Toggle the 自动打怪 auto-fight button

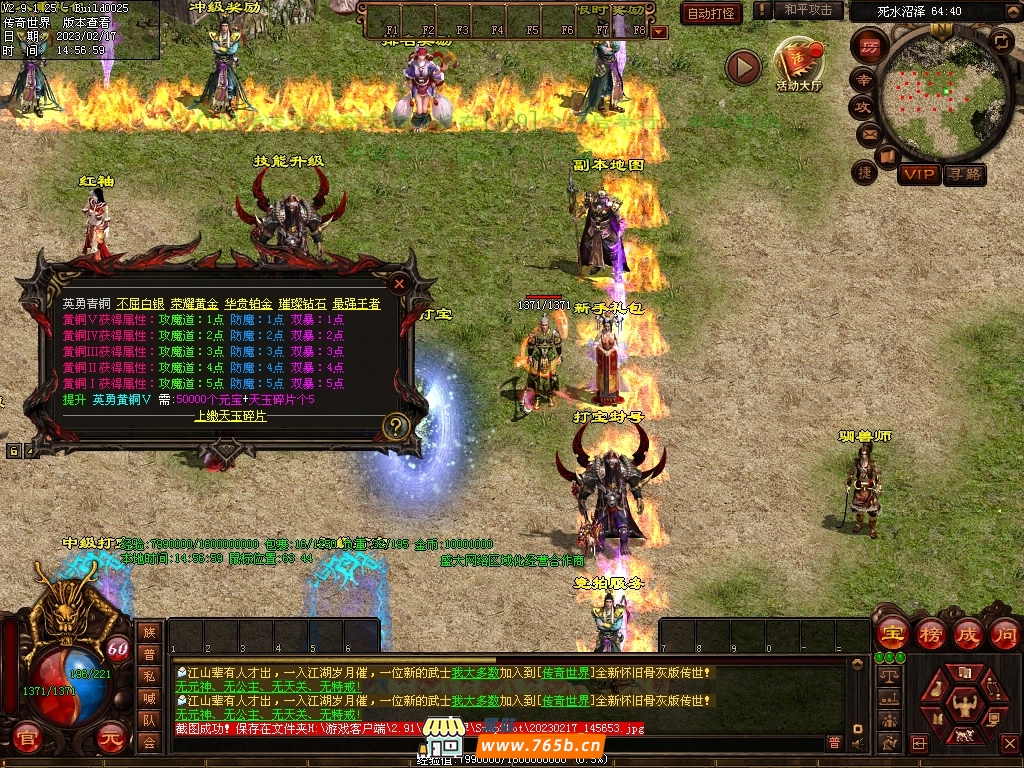pos(711,13)
